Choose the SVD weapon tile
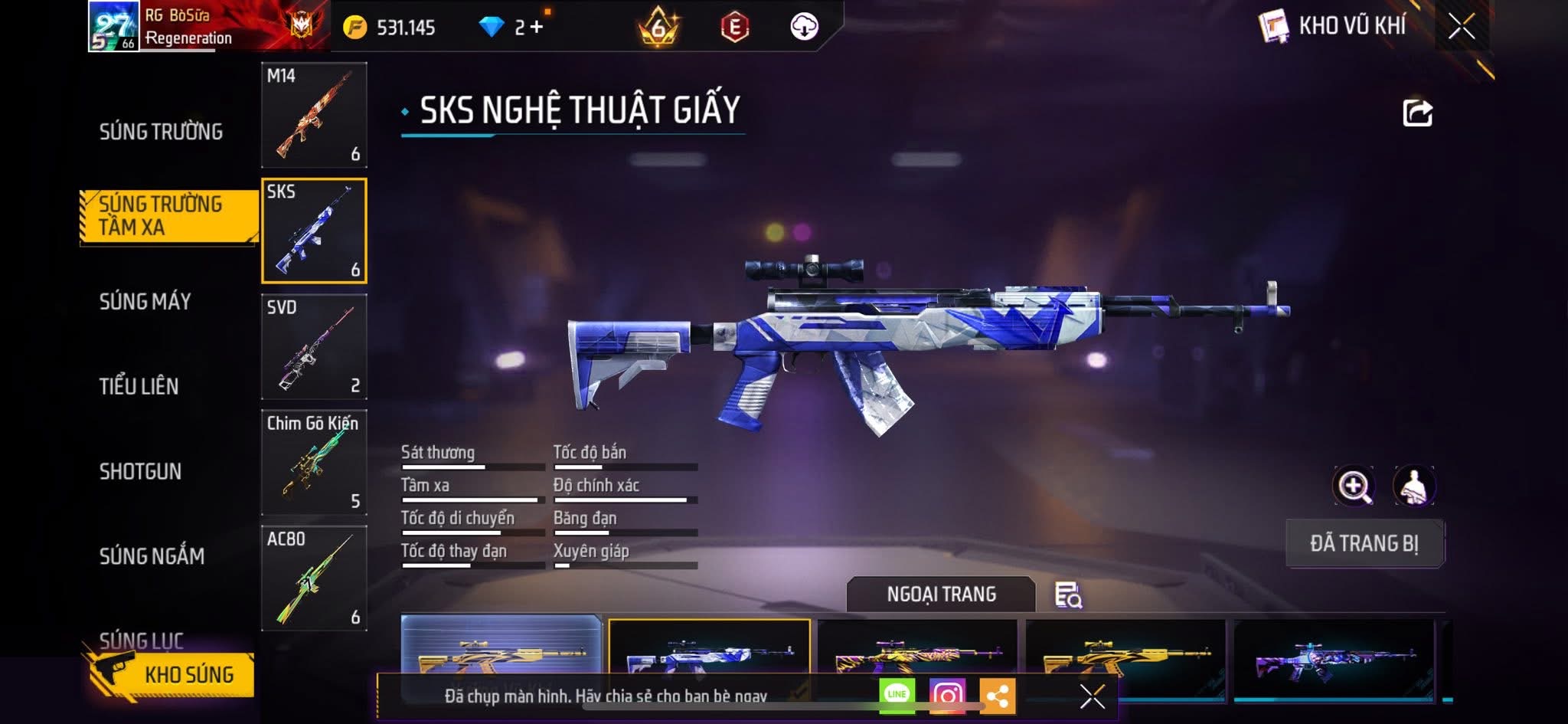The image size is (1568, 724). pos(314,346)
